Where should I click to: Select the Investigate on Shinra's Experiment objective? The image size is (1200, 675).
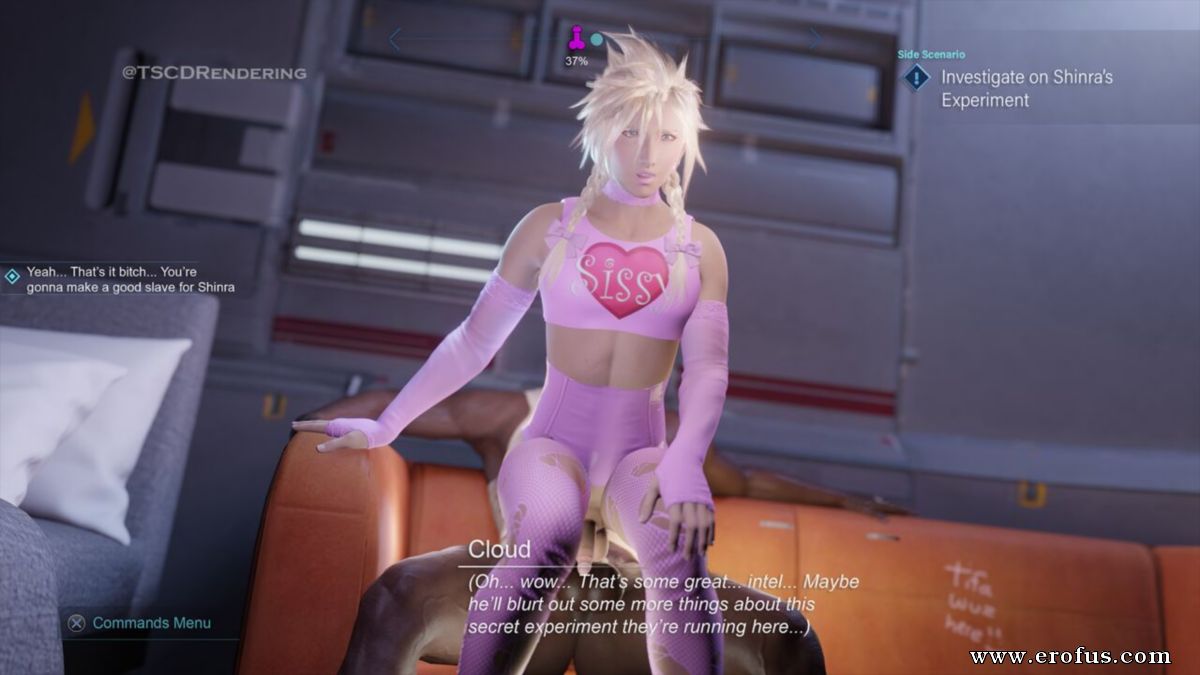coord(1026,88)
